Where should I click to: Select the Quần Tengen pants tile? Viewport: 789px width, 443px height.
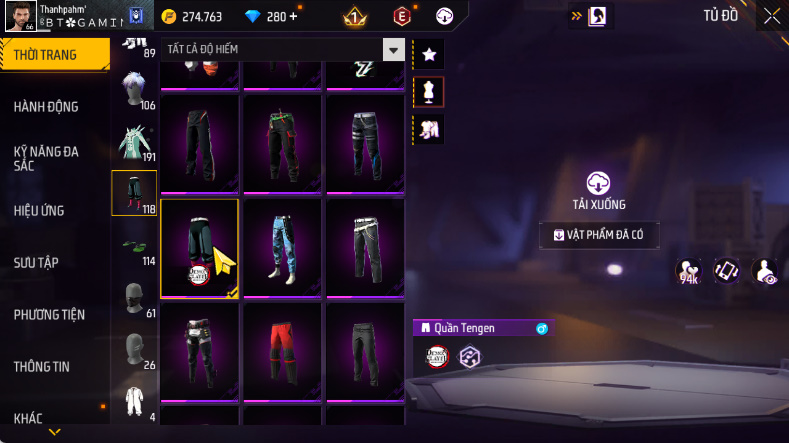(x=199, y=247)
